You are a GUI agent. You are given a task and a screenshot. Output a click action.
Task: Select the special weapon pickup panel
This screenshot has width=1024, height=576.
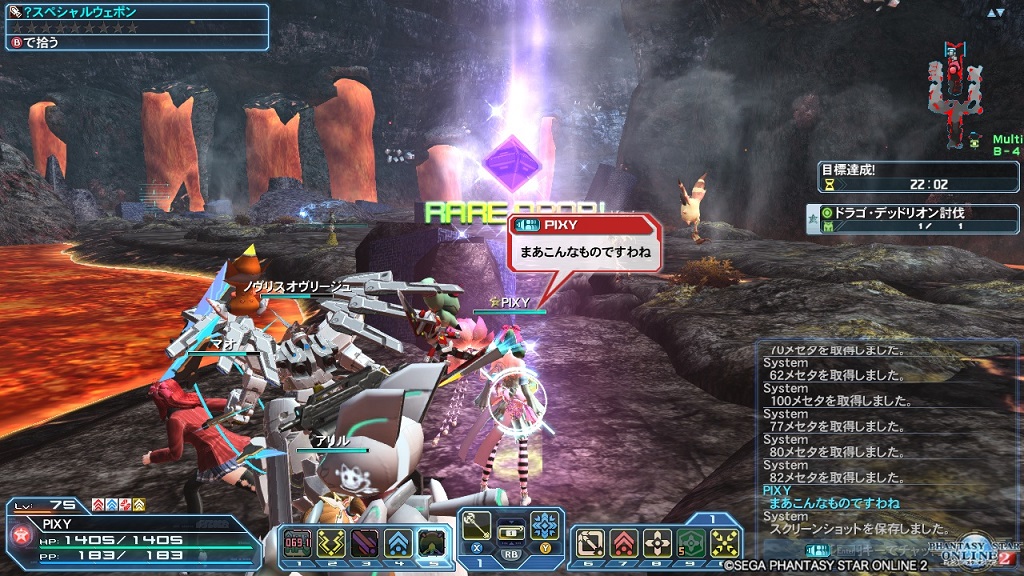pyautogui.click(x=135, y=27)
